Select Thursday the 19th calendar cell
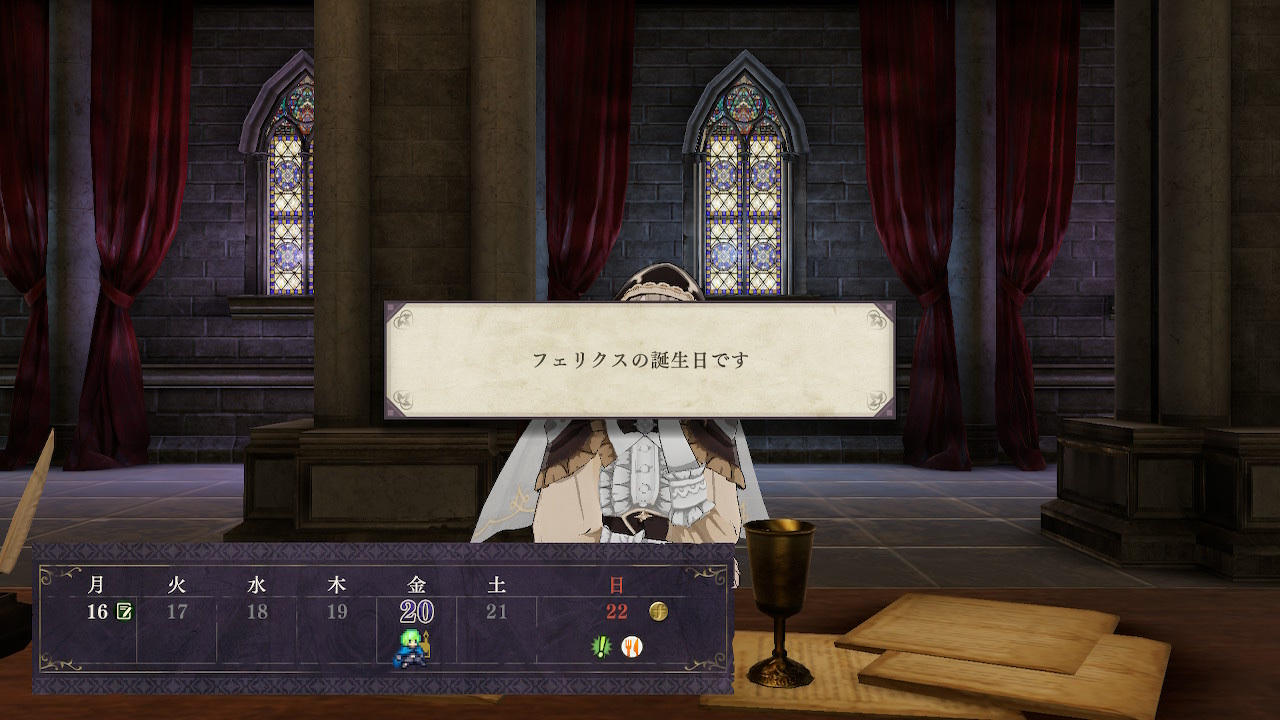This screenshot has height=720, width=1280. pos(337,611)
